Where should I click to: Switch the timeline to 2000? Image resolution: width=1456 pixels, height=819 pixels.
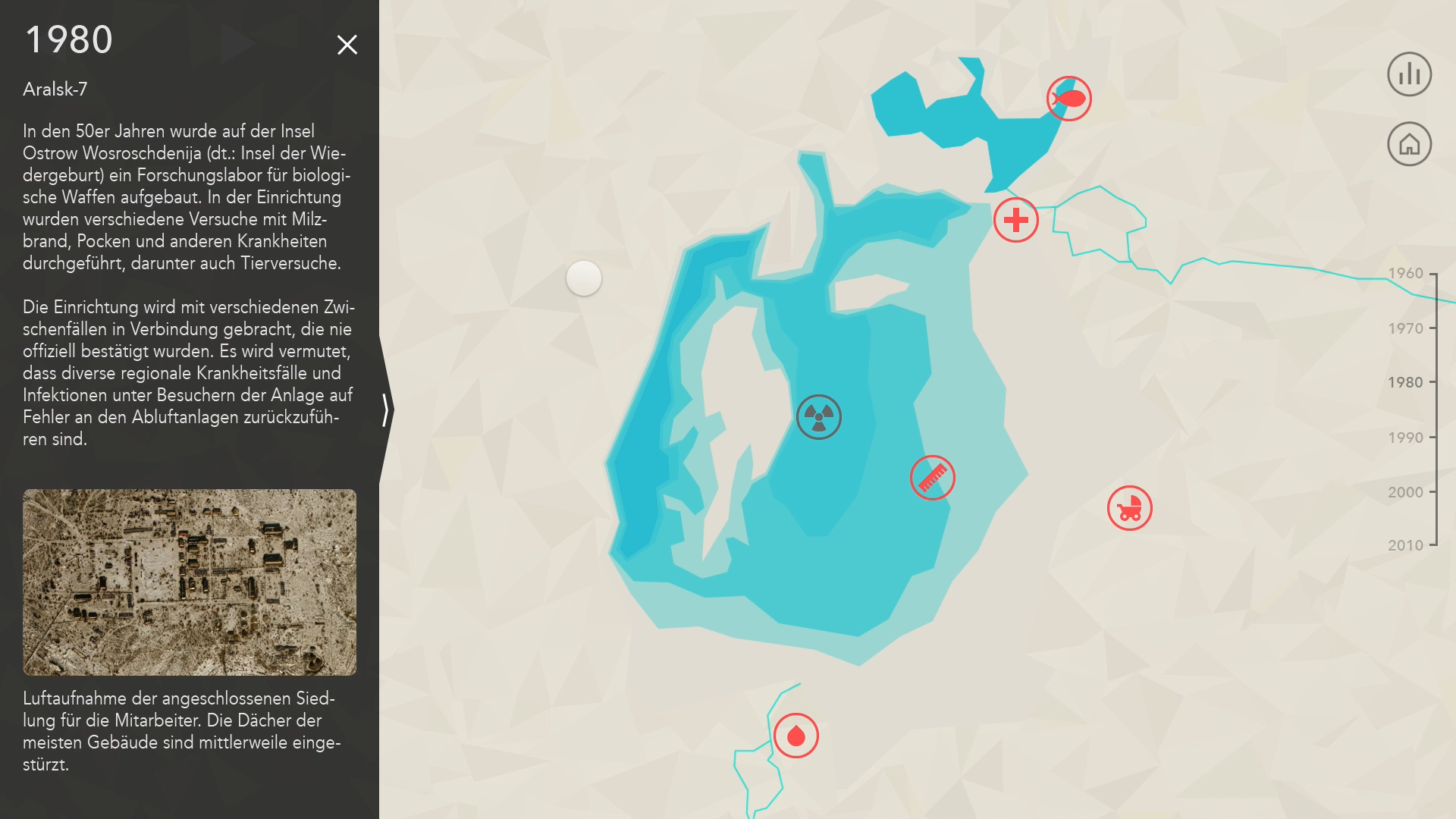pyautogui.click(x=1406, y=492)
